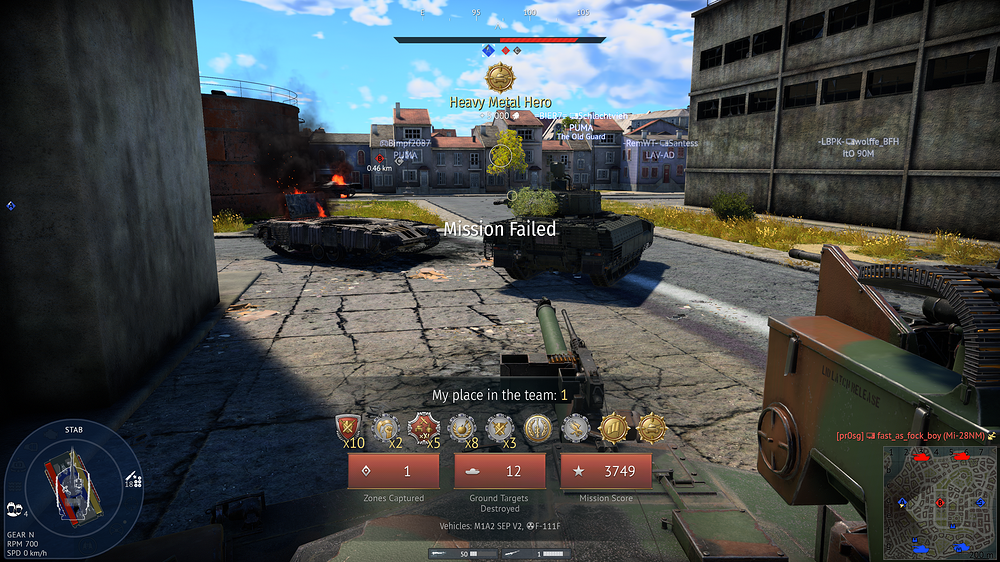Open the Mission Score panel
The image size is (1000, 562).
click(x=605, y=471)
